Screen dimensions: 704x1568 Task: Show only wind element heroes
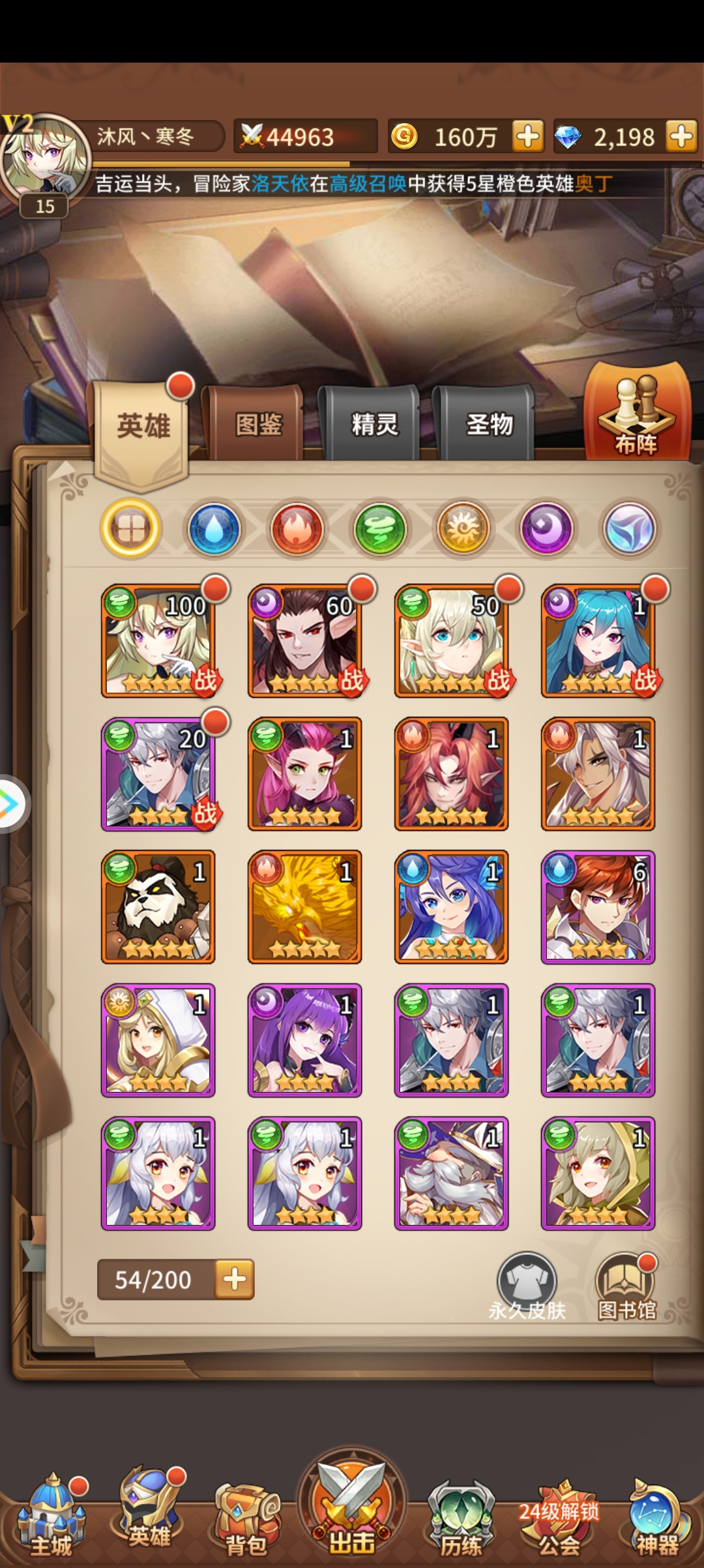(x=380, y=528)
